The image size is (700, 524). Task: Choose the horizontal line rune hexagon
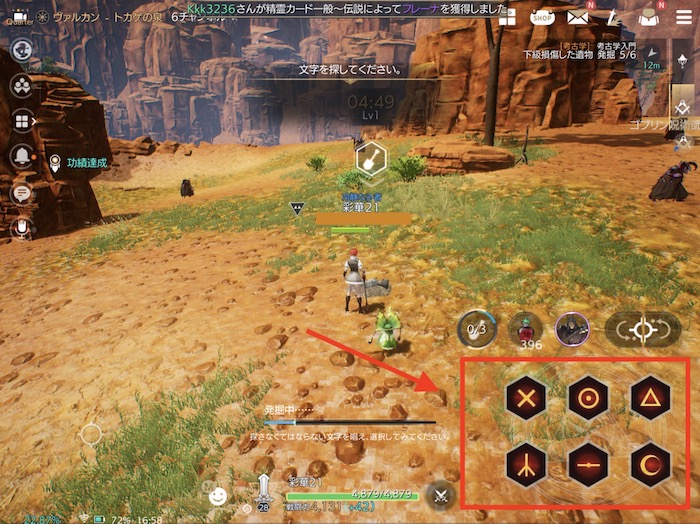tap(588, 463)
